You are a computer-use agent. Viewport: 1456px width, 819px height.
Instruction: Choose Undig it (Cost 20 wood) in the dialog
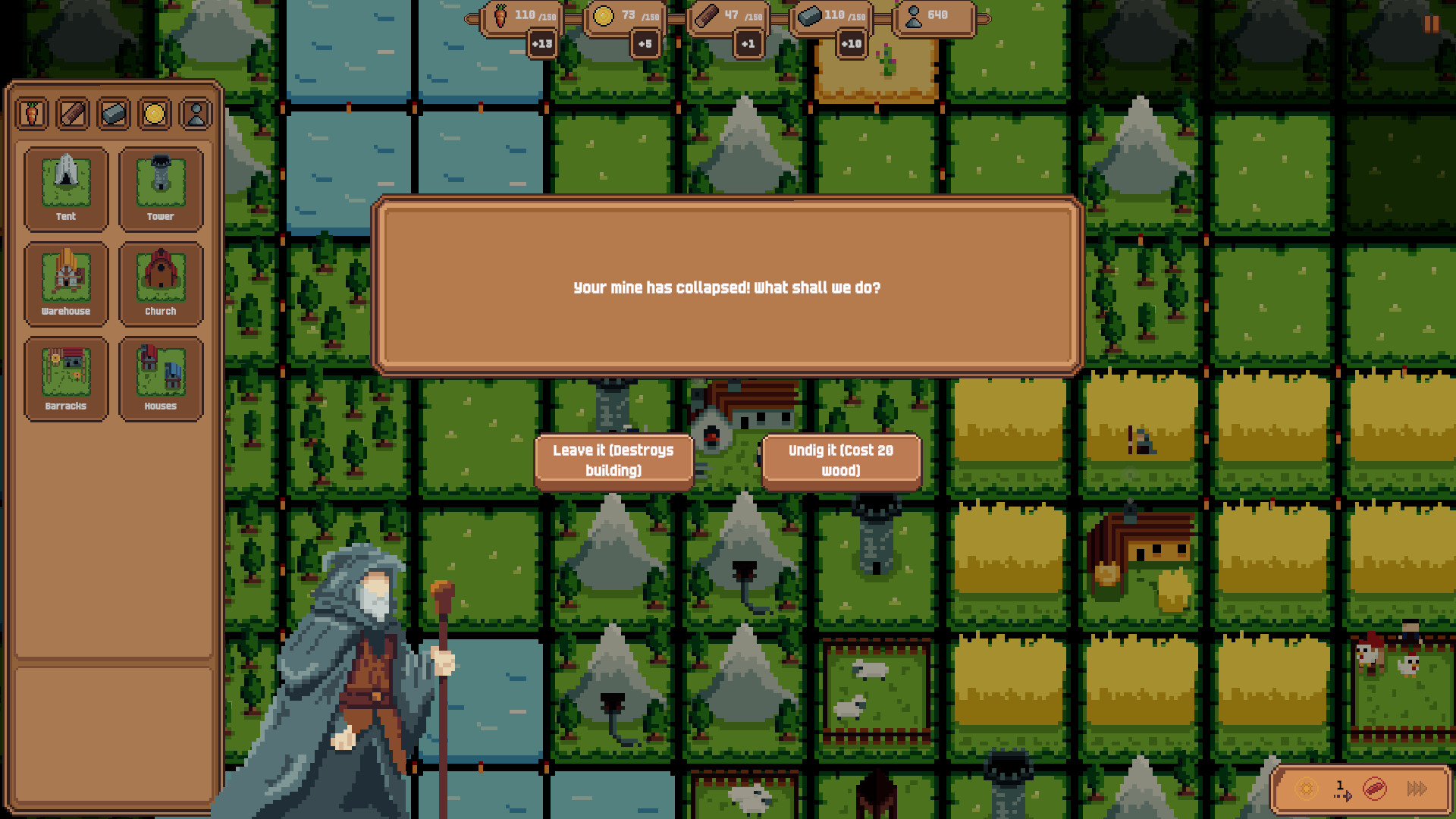click(840, 459)
